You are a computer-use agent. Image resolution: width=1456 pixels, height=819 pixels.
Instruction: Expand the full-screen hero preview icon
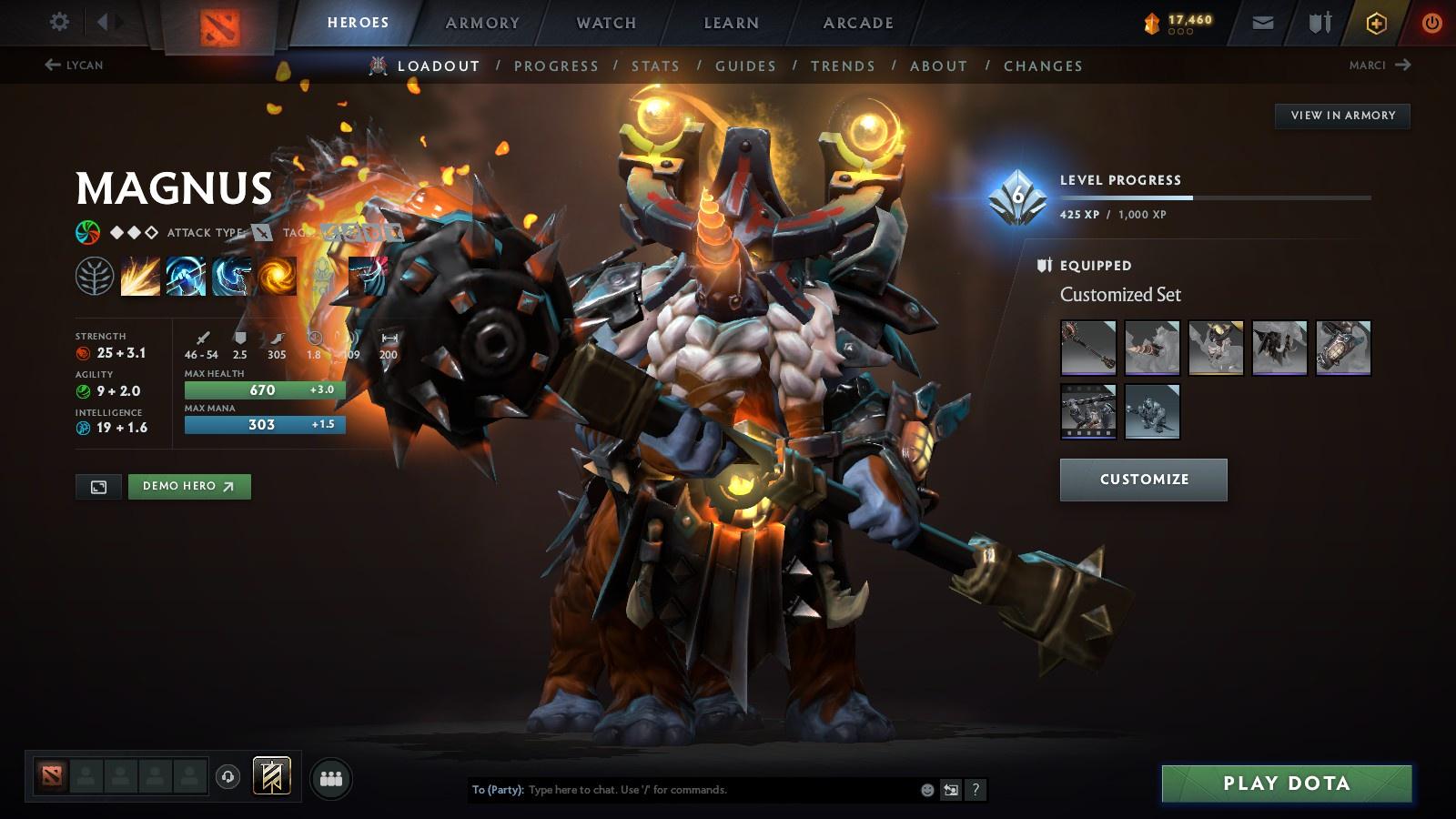(x=98, y=487)
